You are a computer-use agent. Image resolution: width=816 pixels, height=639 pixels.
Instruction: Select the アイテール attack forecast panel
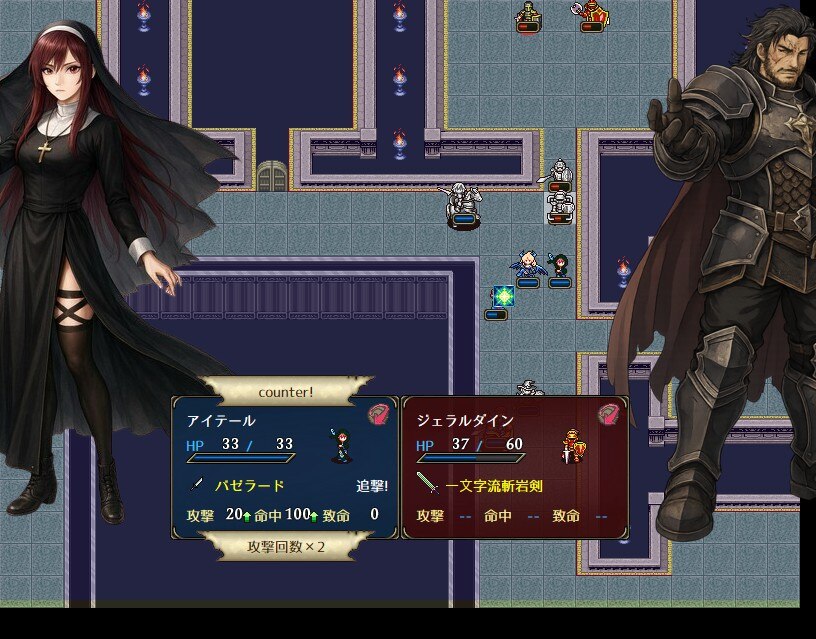click(285, 467)
